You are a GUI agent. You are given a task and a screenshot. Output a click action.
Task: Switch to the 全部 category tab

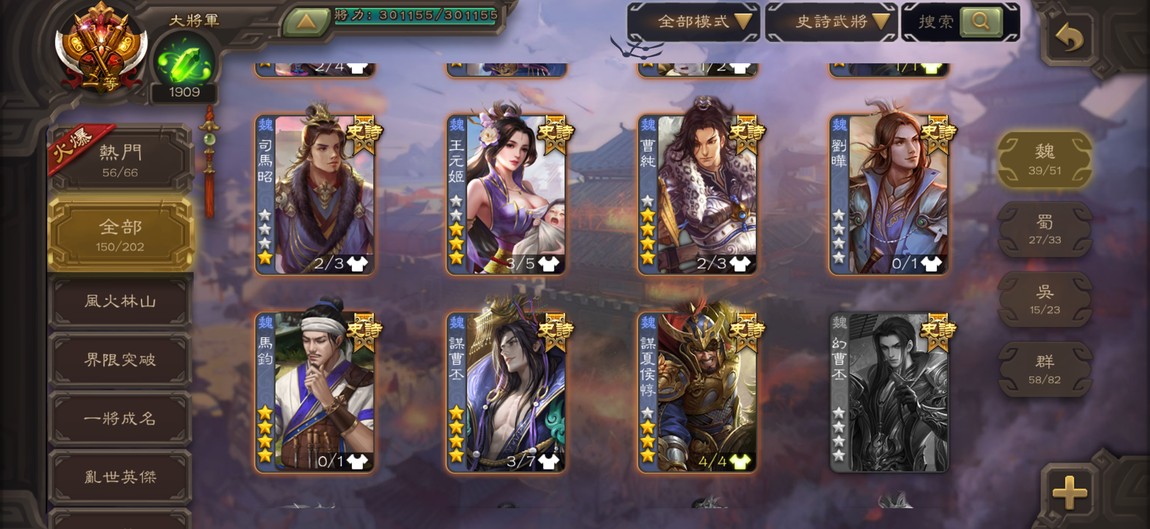coord(120,235)
